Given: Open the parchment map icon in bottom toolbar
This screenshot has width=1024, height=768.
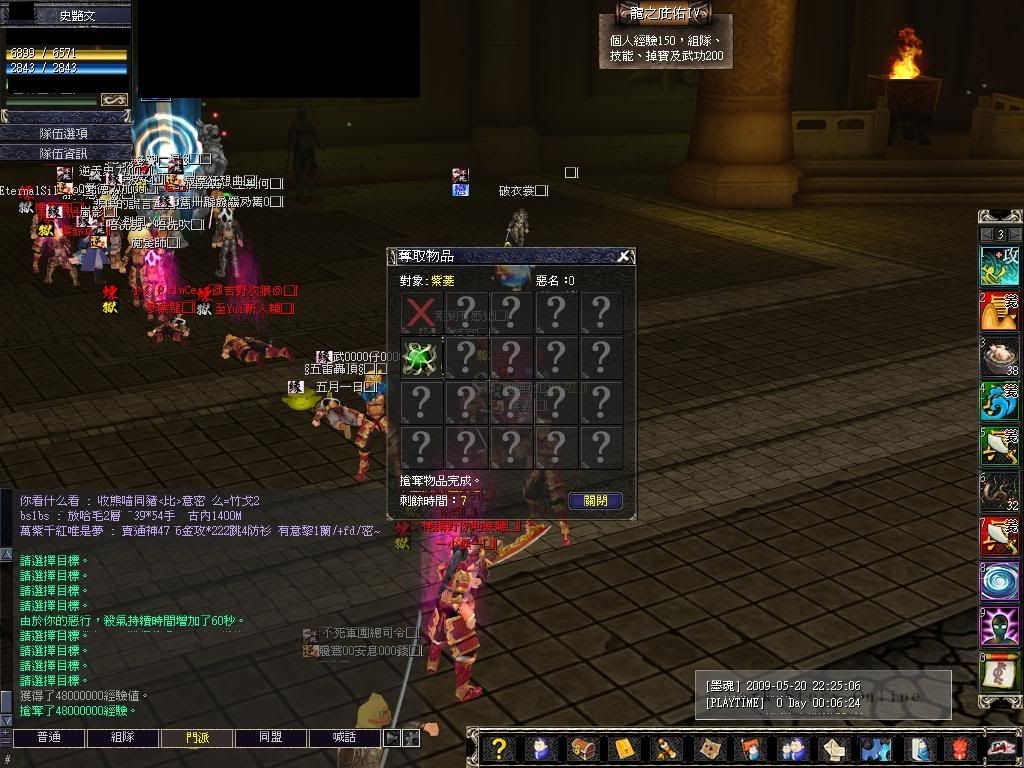Looking at the screenshot, I should point(709,749).
